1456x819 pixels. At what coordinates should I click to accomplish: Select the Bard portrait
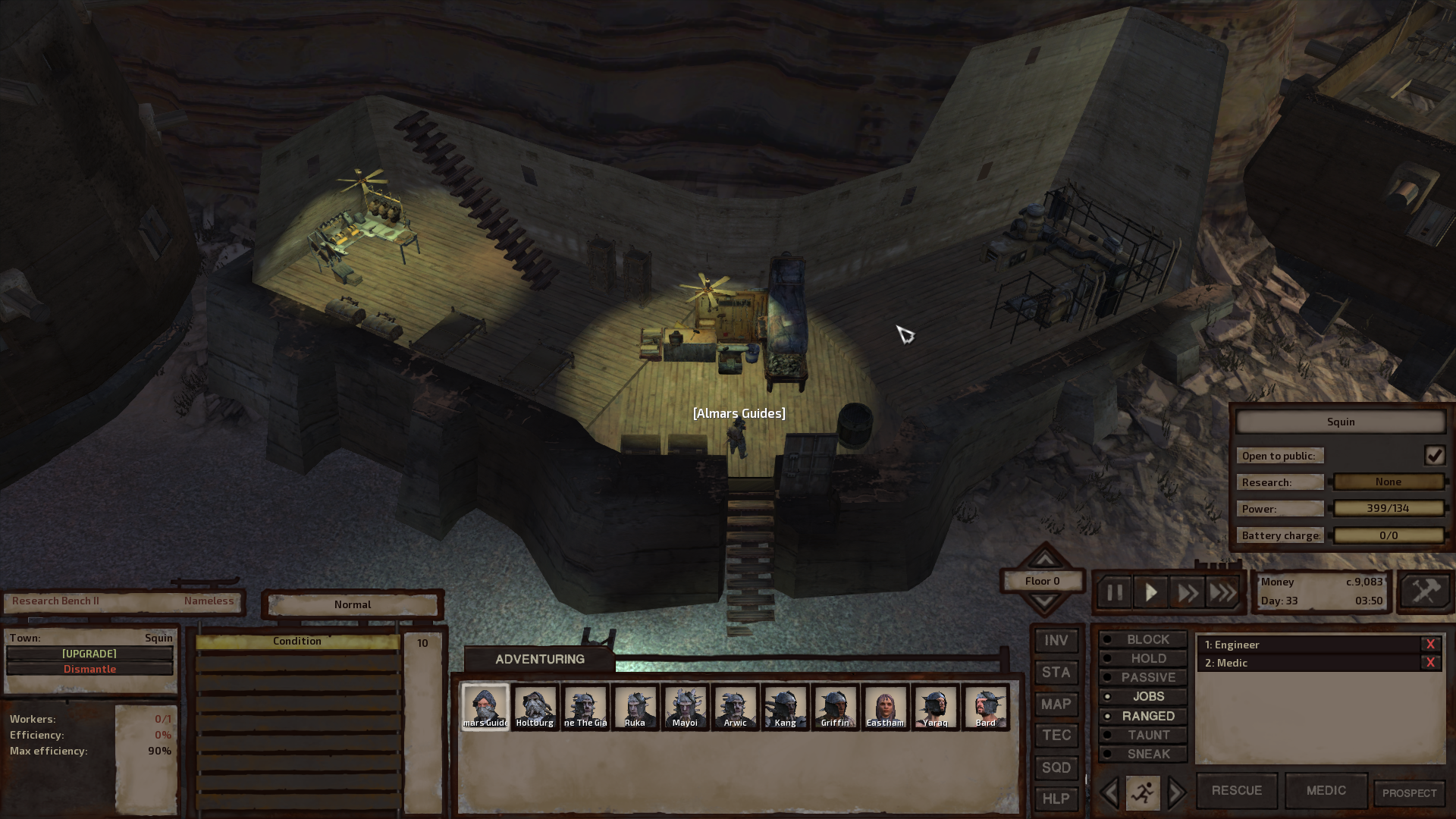pos(985,707)
